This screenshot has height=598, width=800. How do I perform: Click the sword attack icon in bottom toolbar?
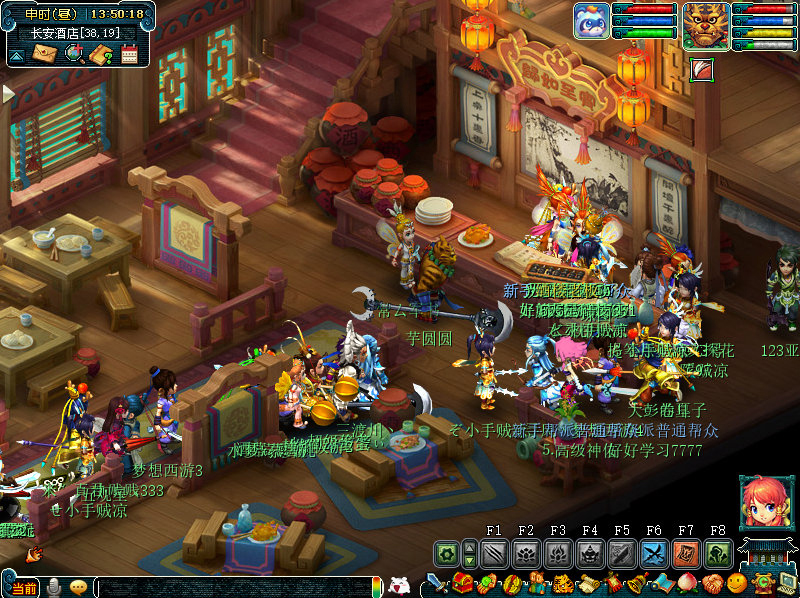pos(436,583)
